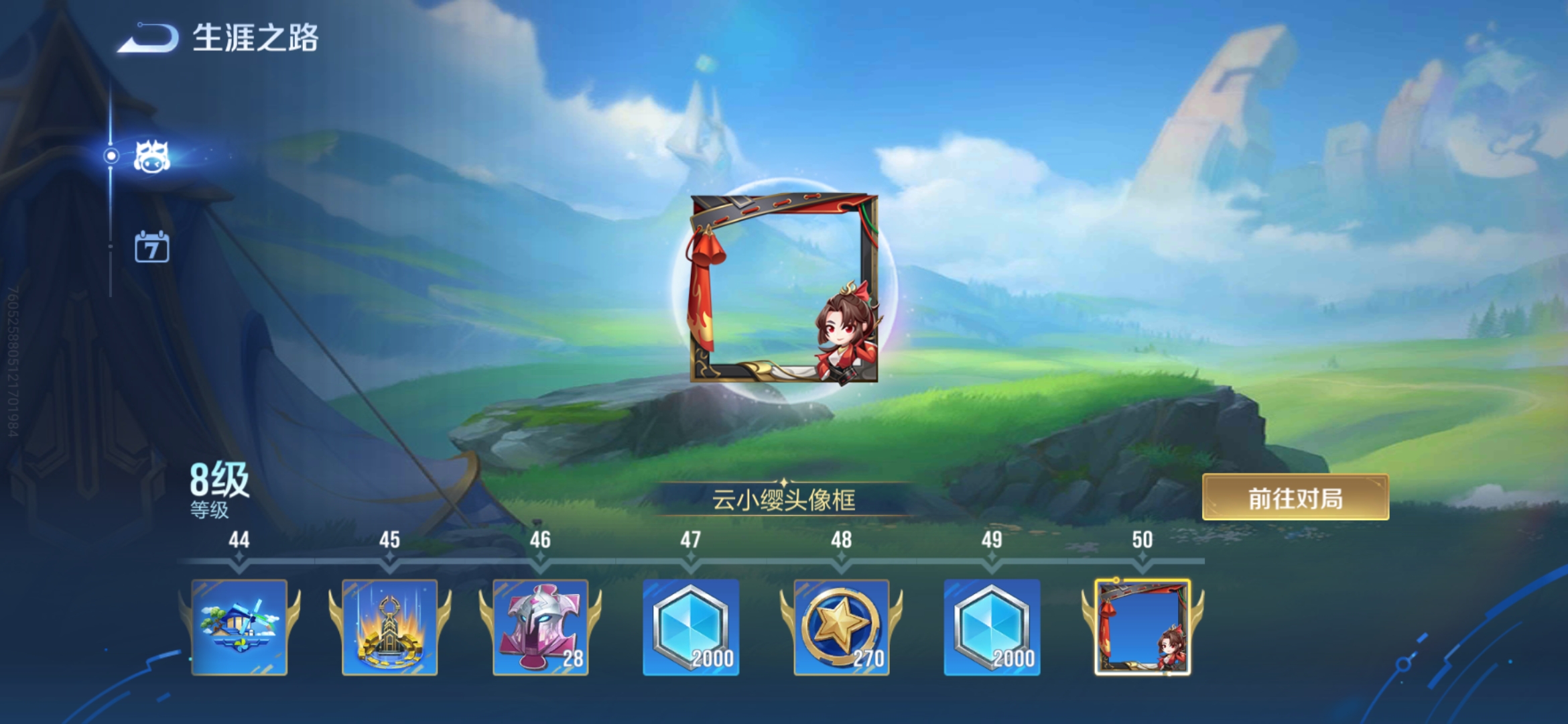
Task: Select the crown badge icon in left sidebar
Action: tap(153, 156)
